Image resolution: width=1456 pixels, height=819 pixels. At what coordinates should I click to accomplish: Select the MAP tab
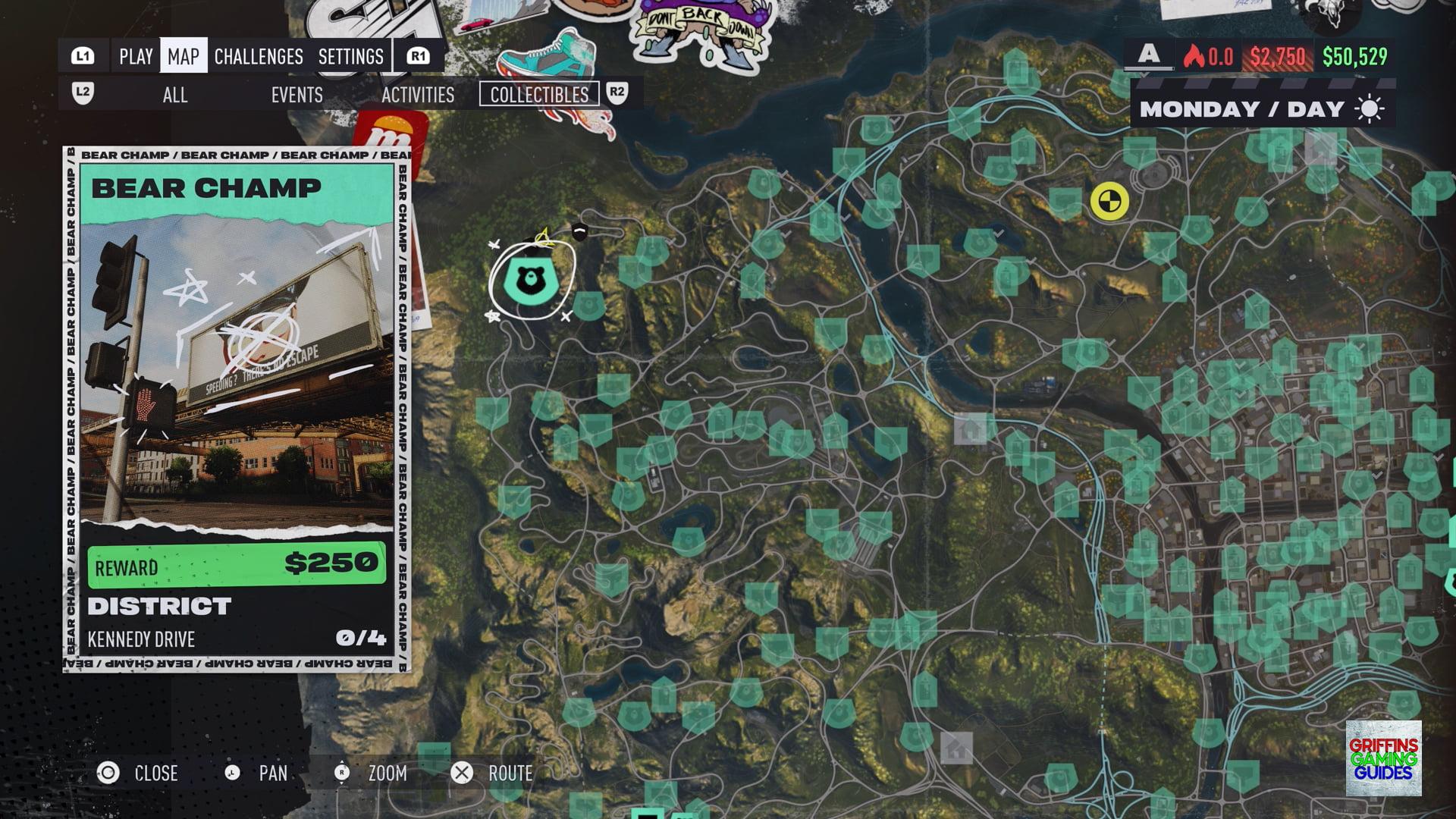183,56
